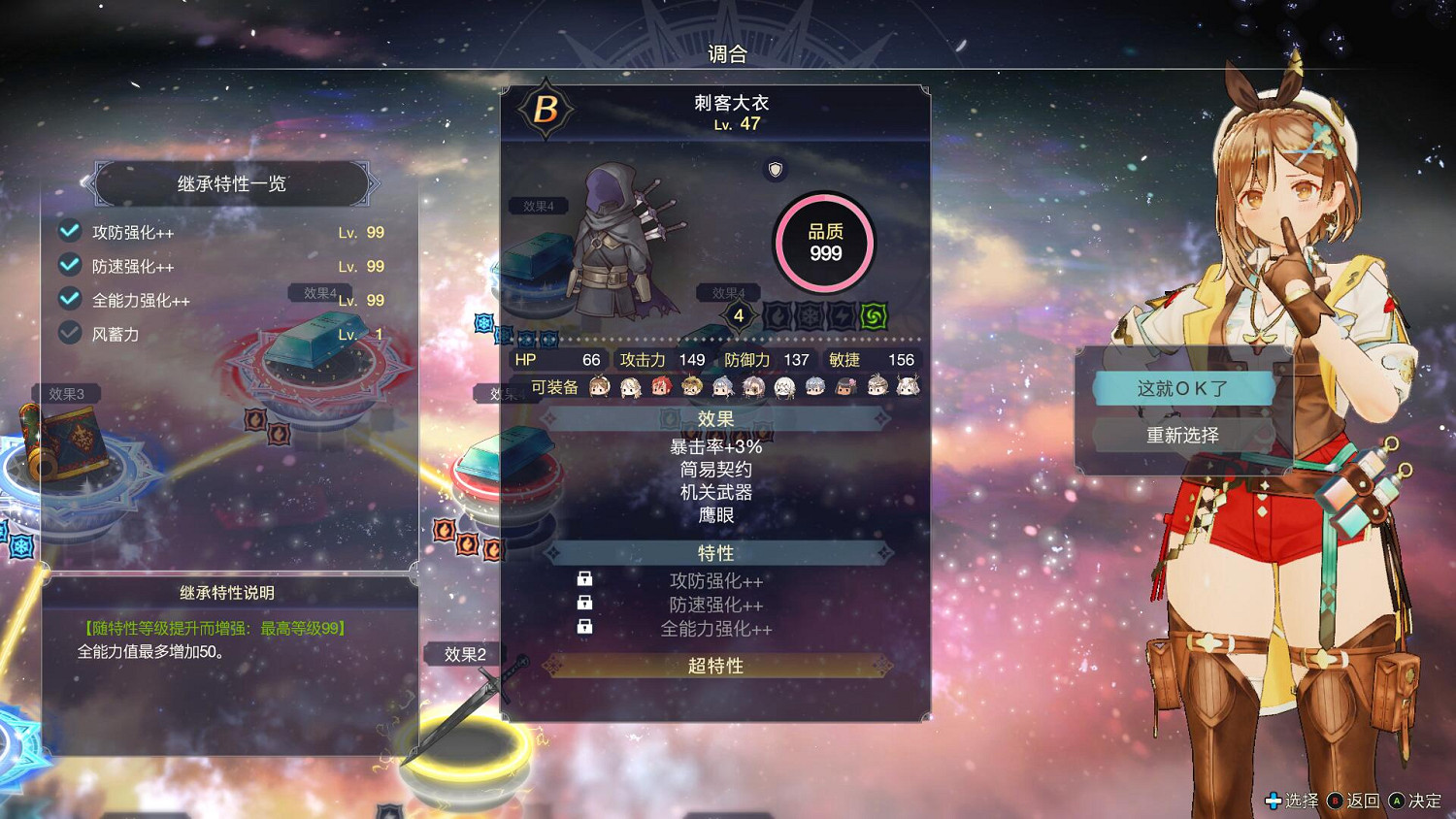Unlock the 攻防强化++ trait lock
This screenshot has width=1456, height=819.
click(584, 579)
